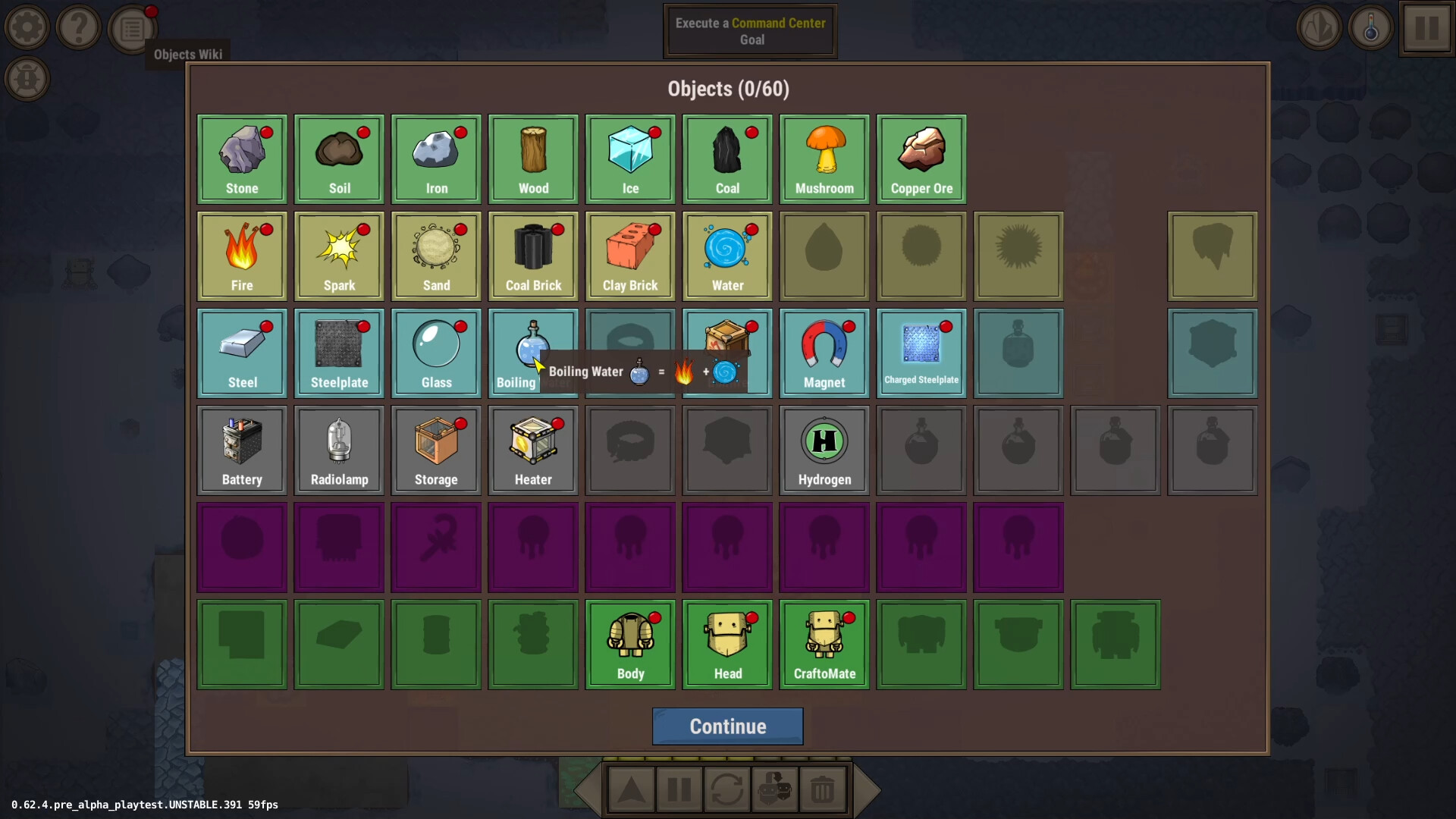The image size is (1456, 819).
Task: Click the trash delete icon in bottom toolbar
Action: pyautogui.click(x=823, y=789)
